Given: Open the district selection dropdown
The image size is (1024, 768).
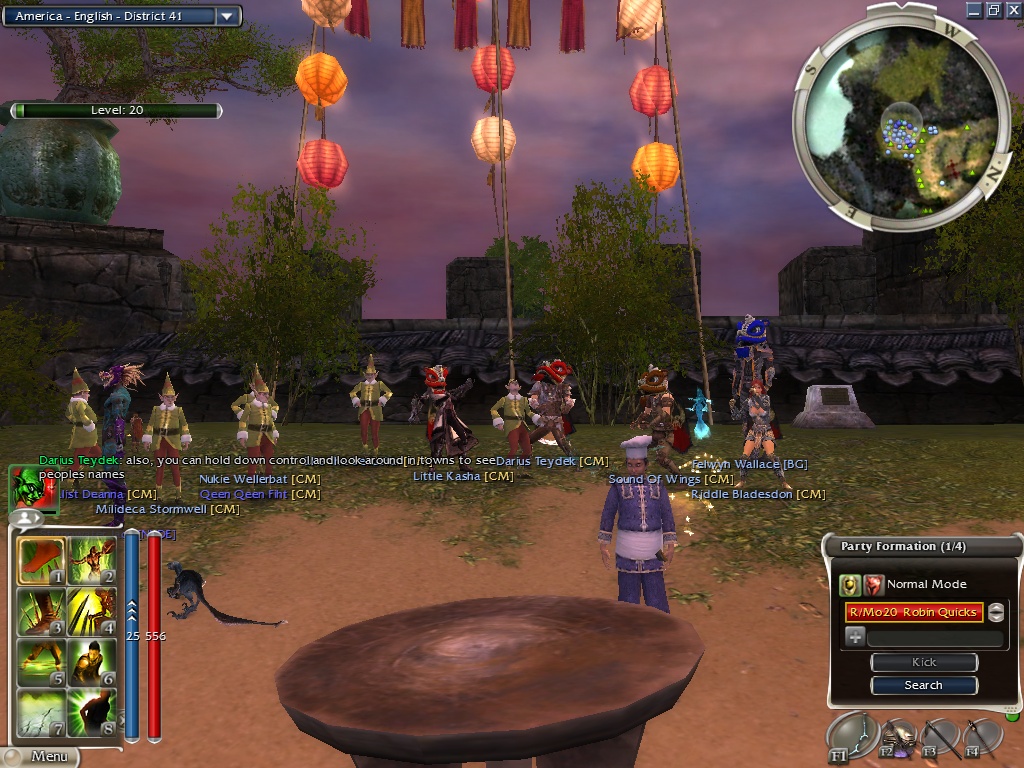Looking at the screenshot, I should point(227,16).
